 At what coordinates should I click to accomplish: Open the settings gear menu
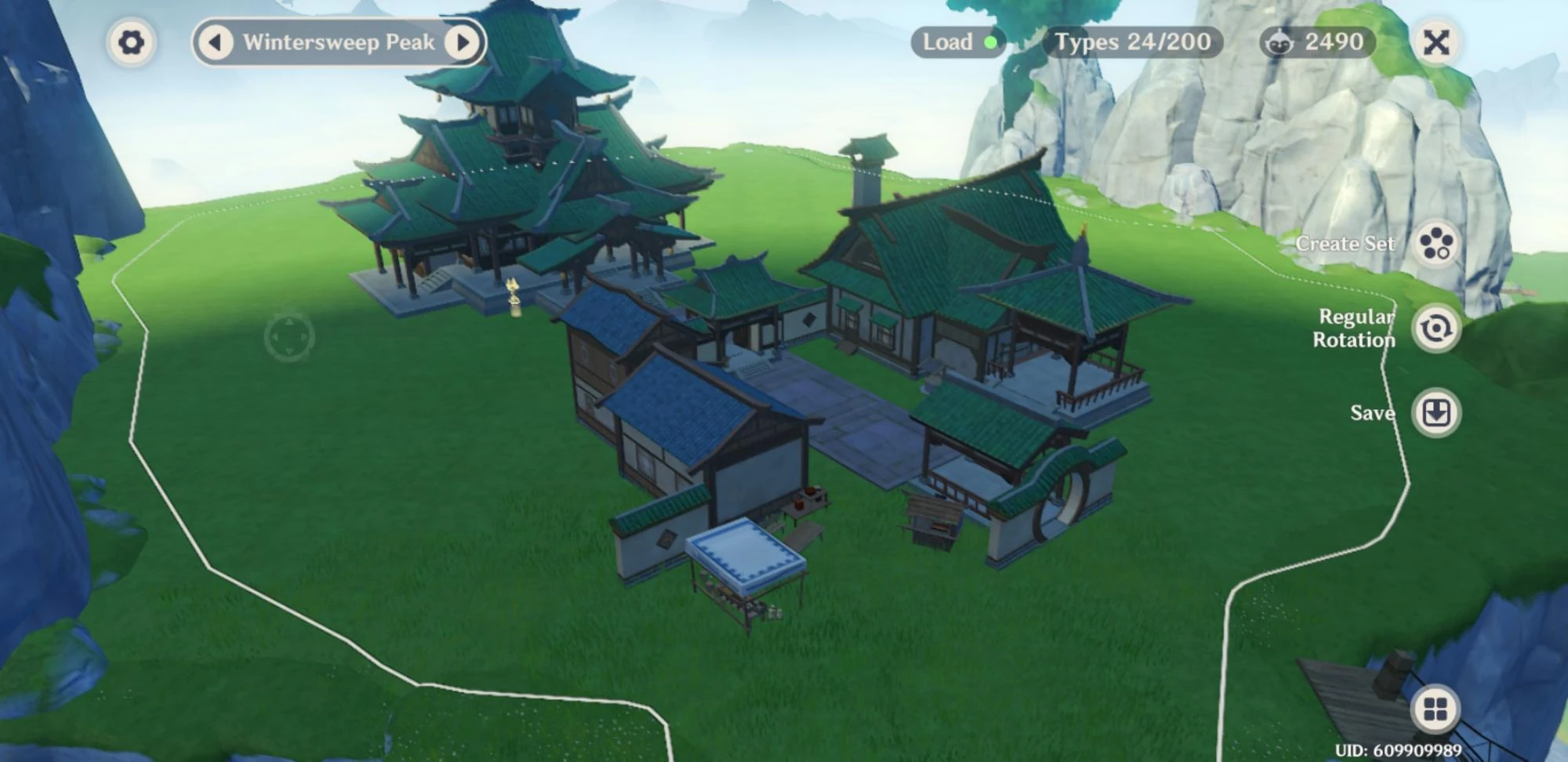click(132, 42)
